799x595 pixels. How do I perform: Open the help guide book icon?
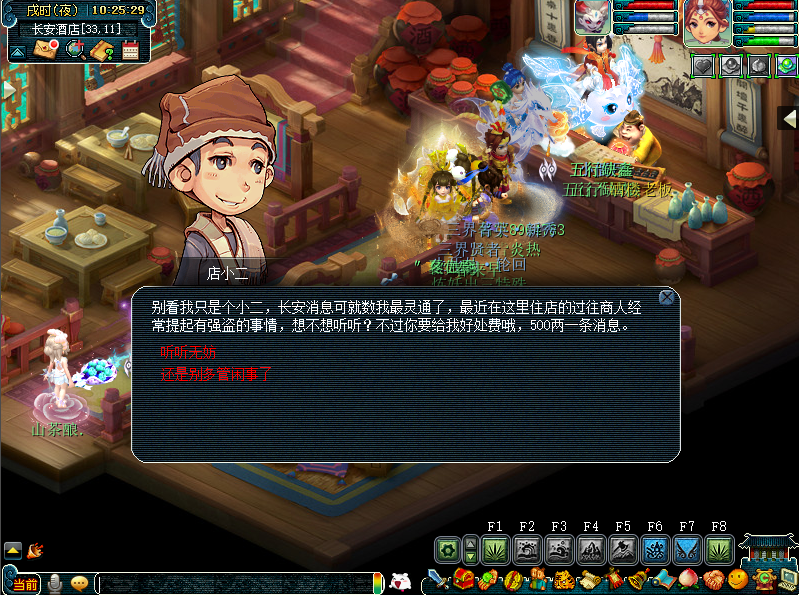pyautogui.click(x=102, y=49)
